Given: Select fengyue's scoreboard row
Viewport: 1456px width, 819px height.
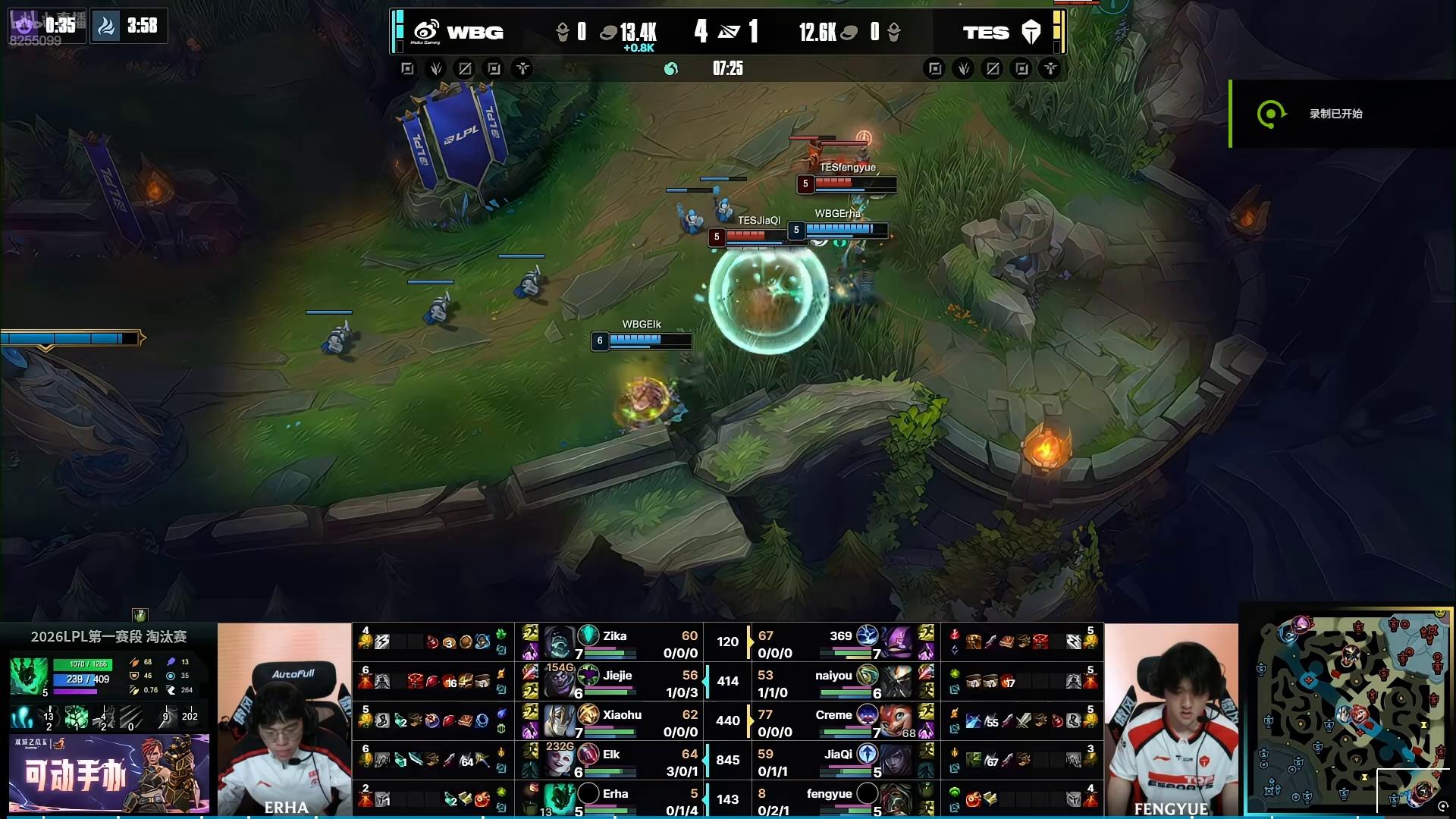Looking at the screenshot, I should pos(842,800).
